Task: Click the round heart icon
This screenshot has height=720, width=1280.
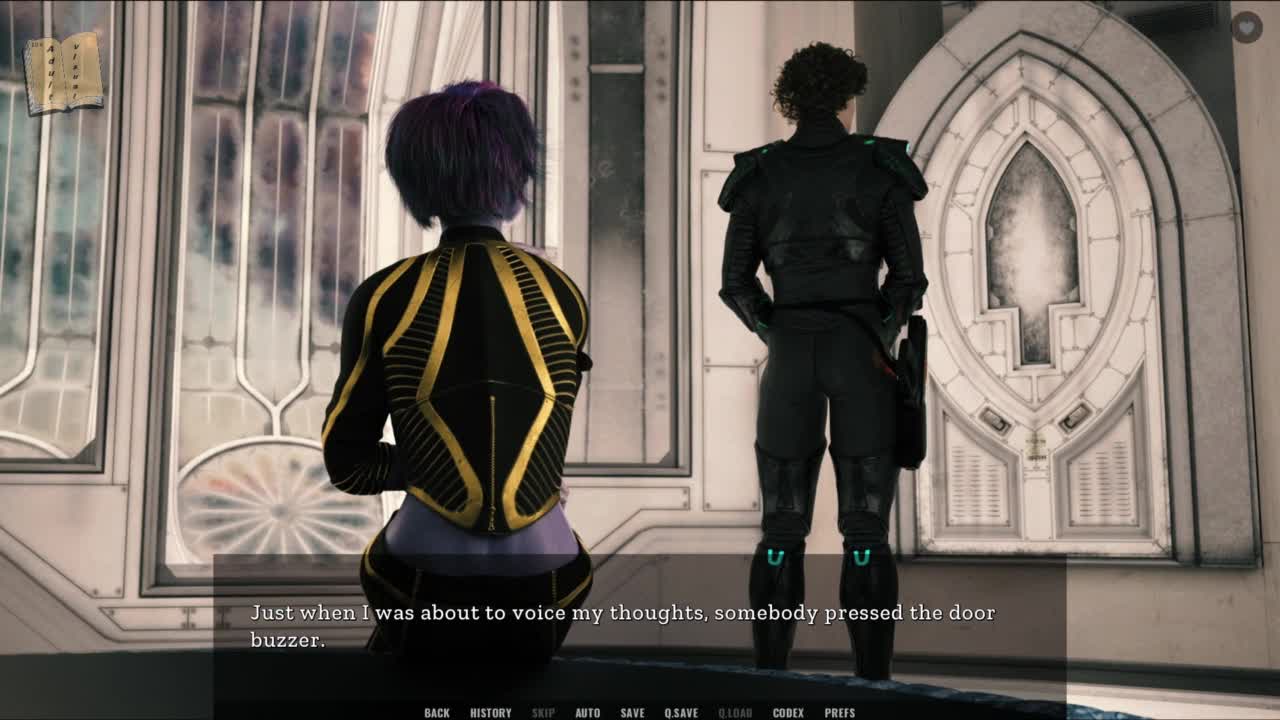Action: 1246,27
